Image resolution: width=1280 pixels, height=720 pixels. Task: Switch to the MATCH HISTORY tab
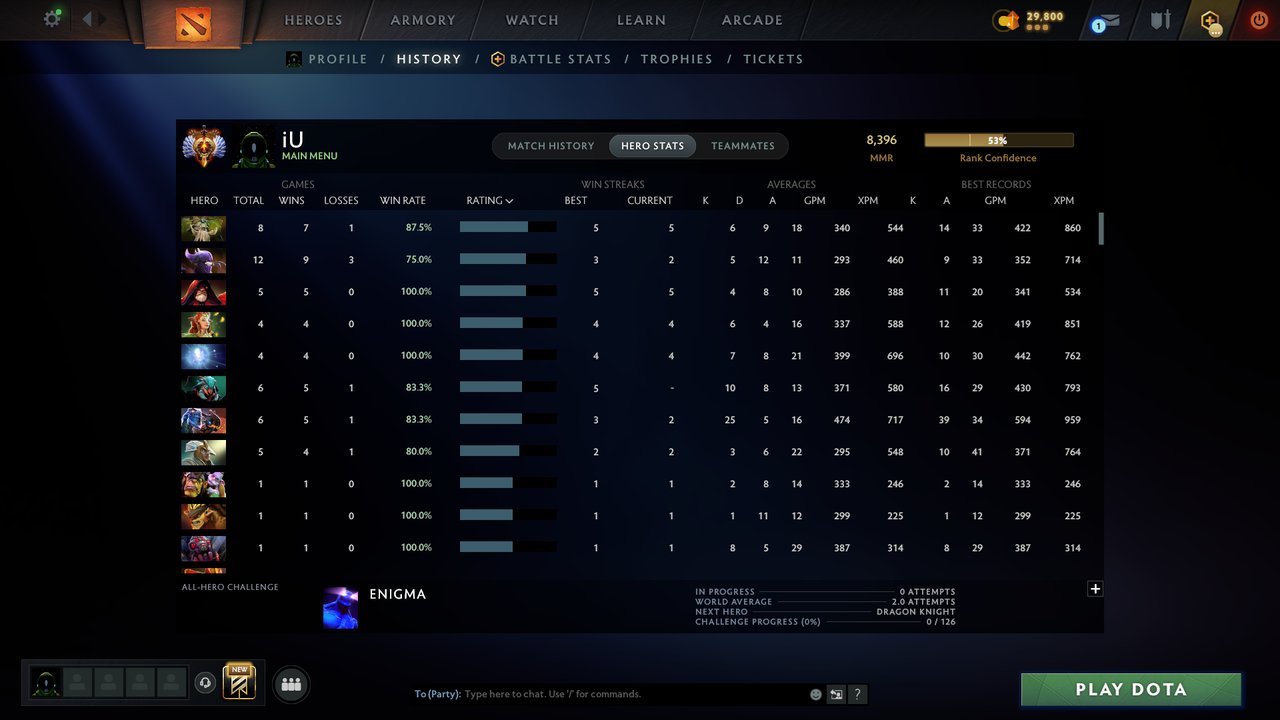(x=550, y=145)
